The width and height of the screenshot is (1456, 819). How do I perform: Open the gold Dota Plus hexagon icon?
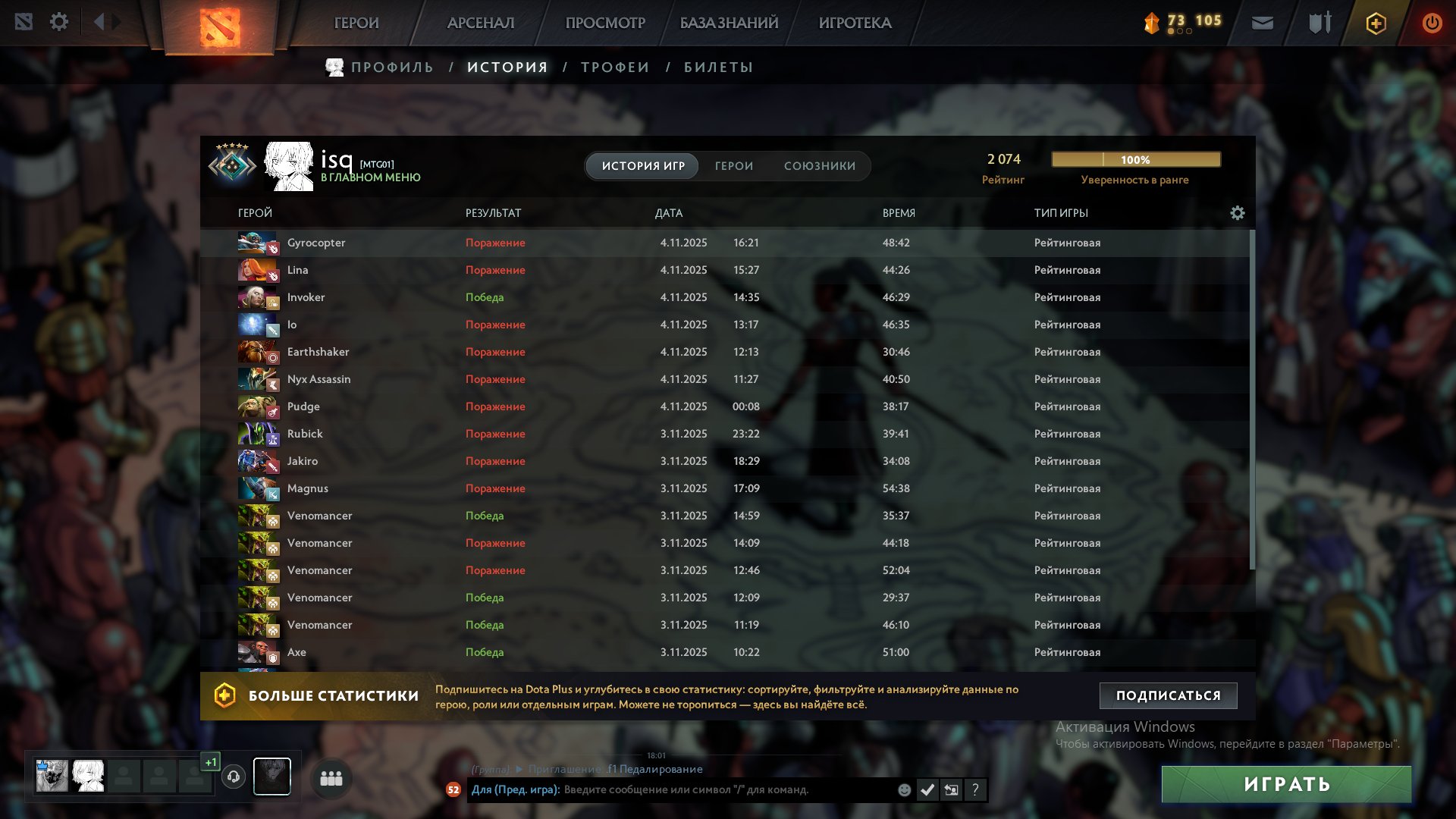pos(1375,24)
